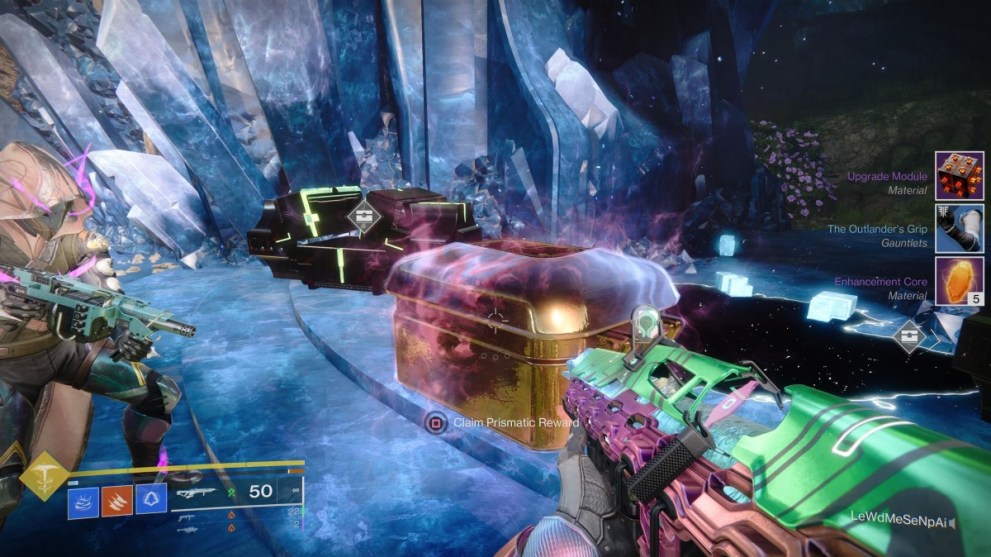991x557 pixels.
Task: Click the chest marker above the black chest
Action: tap(362, 216)
